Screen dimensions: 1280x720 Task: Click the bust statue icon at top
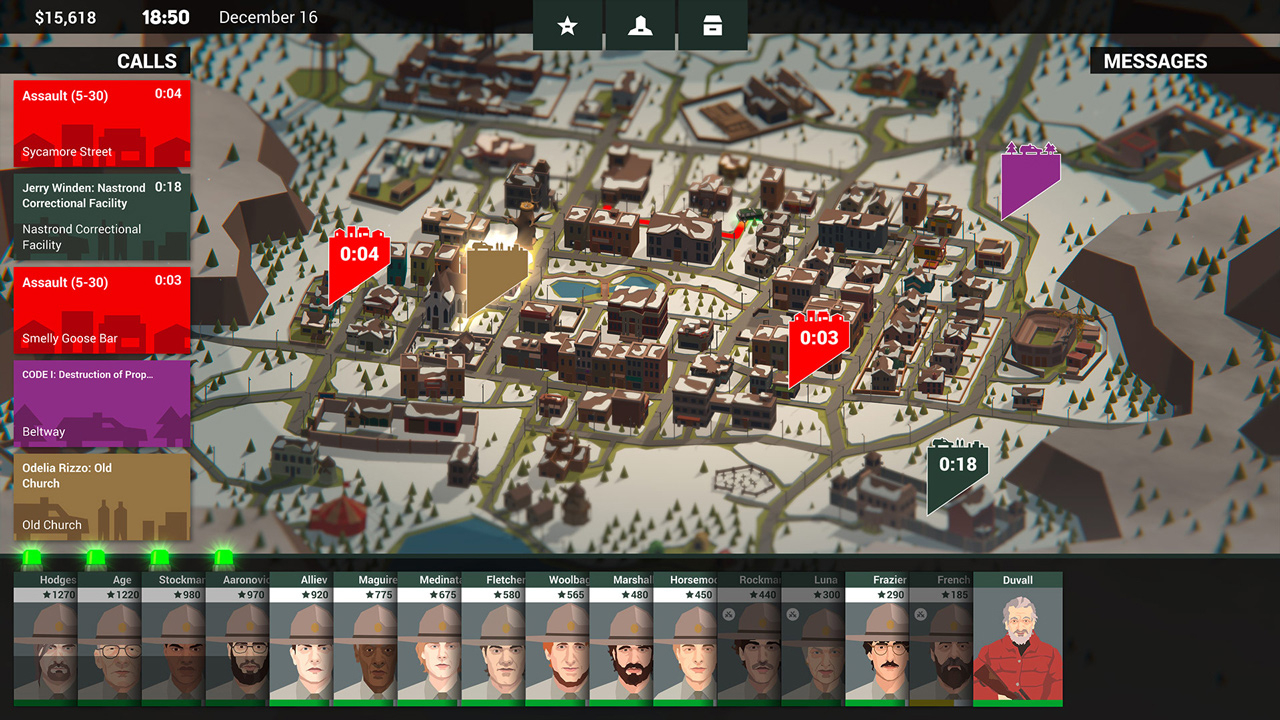click(x=639, y=26)
